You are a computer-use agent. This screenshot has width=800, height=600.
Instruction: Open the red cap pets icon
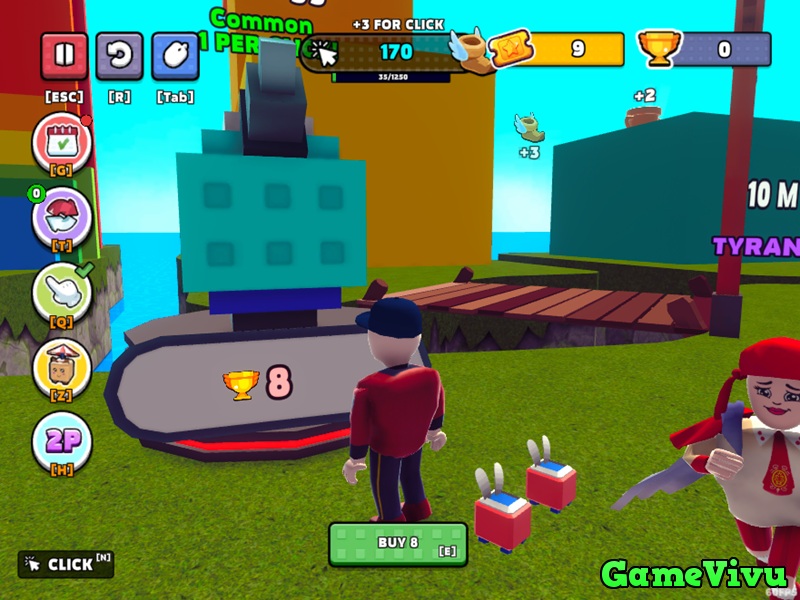tap(62, 217)
